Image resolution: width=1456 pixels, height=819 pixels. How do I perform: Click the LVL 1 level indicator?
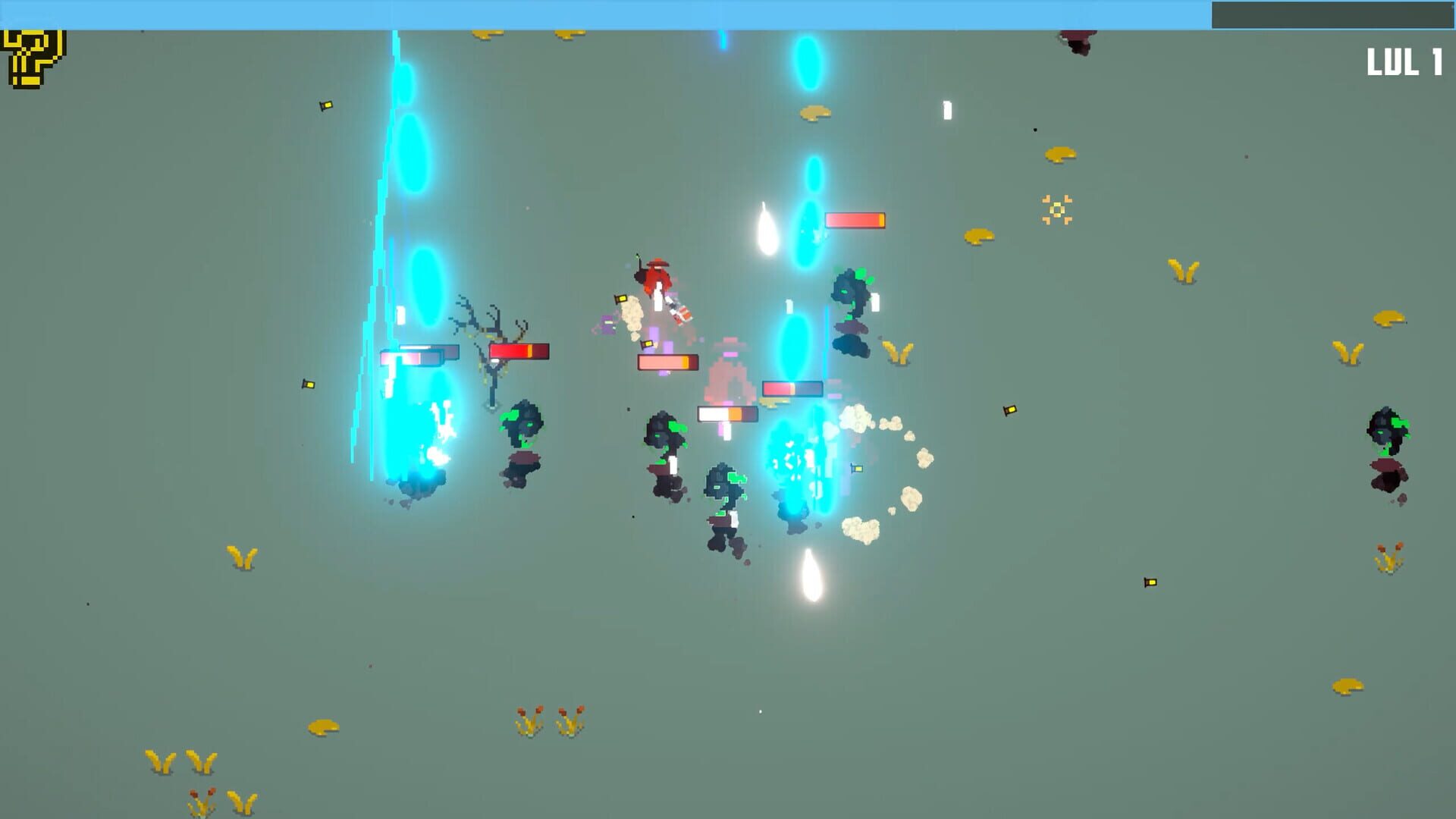coord(1407,61)
